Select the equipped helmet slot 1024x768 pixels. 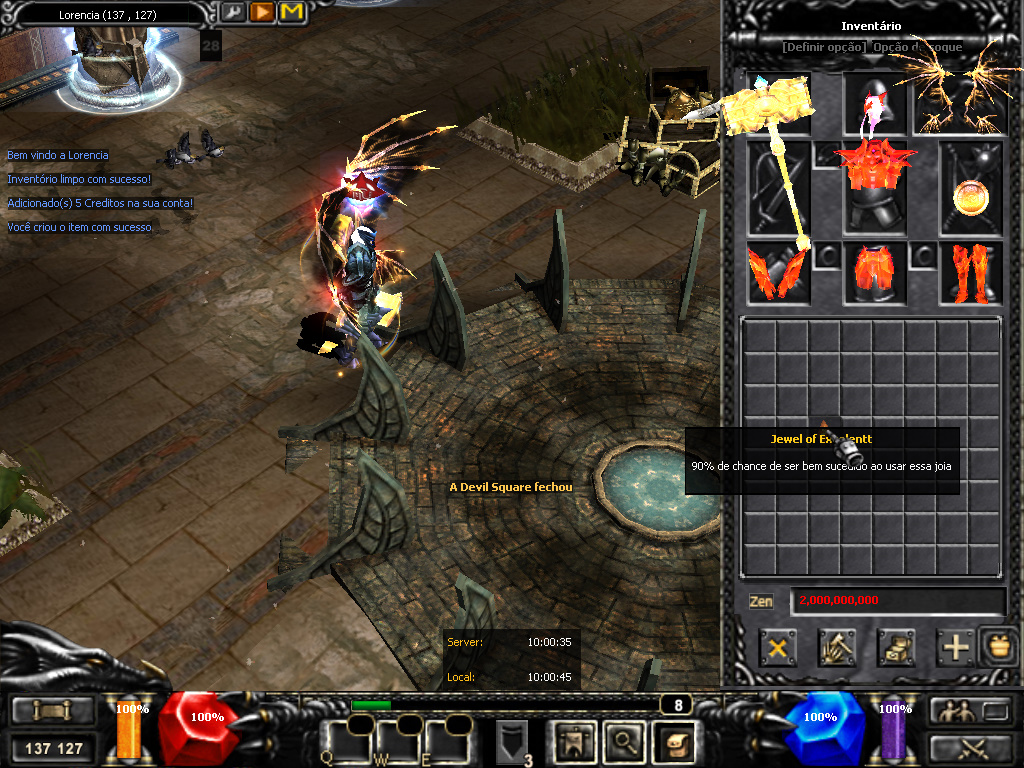pos(874,102)
